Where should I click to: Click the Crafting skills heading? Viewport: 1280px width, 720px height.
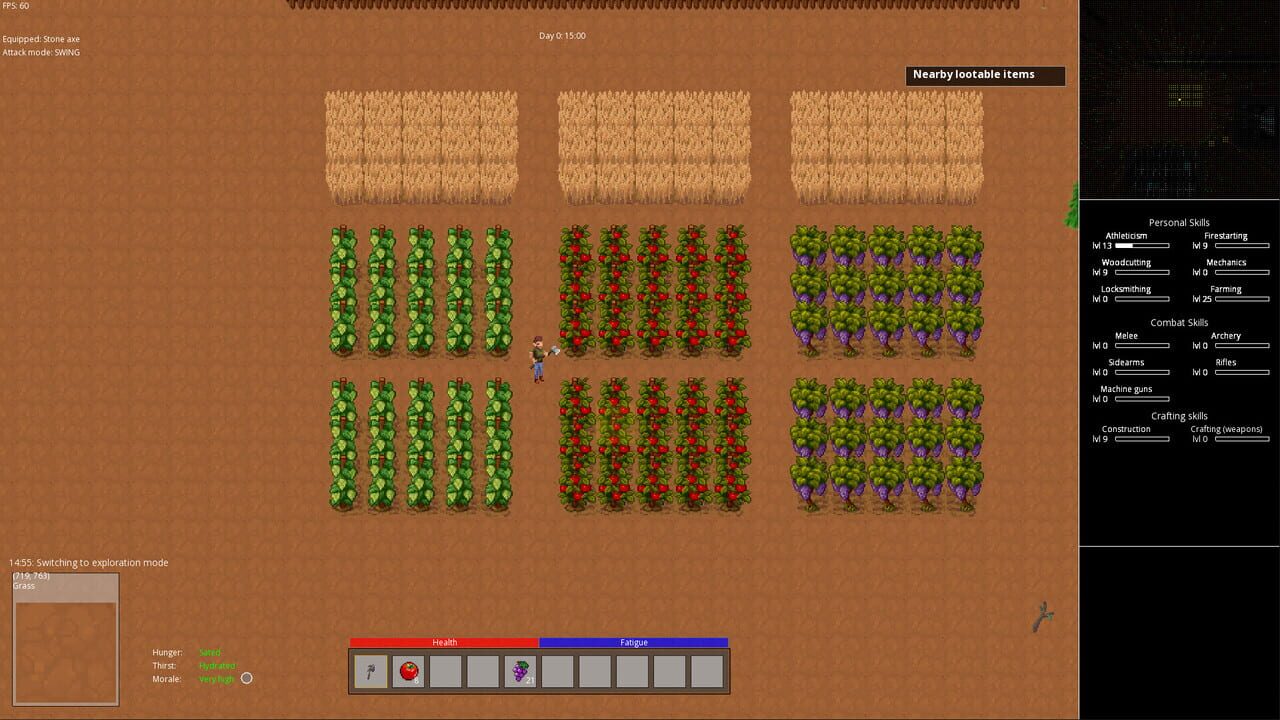[x=1179, y=415]
